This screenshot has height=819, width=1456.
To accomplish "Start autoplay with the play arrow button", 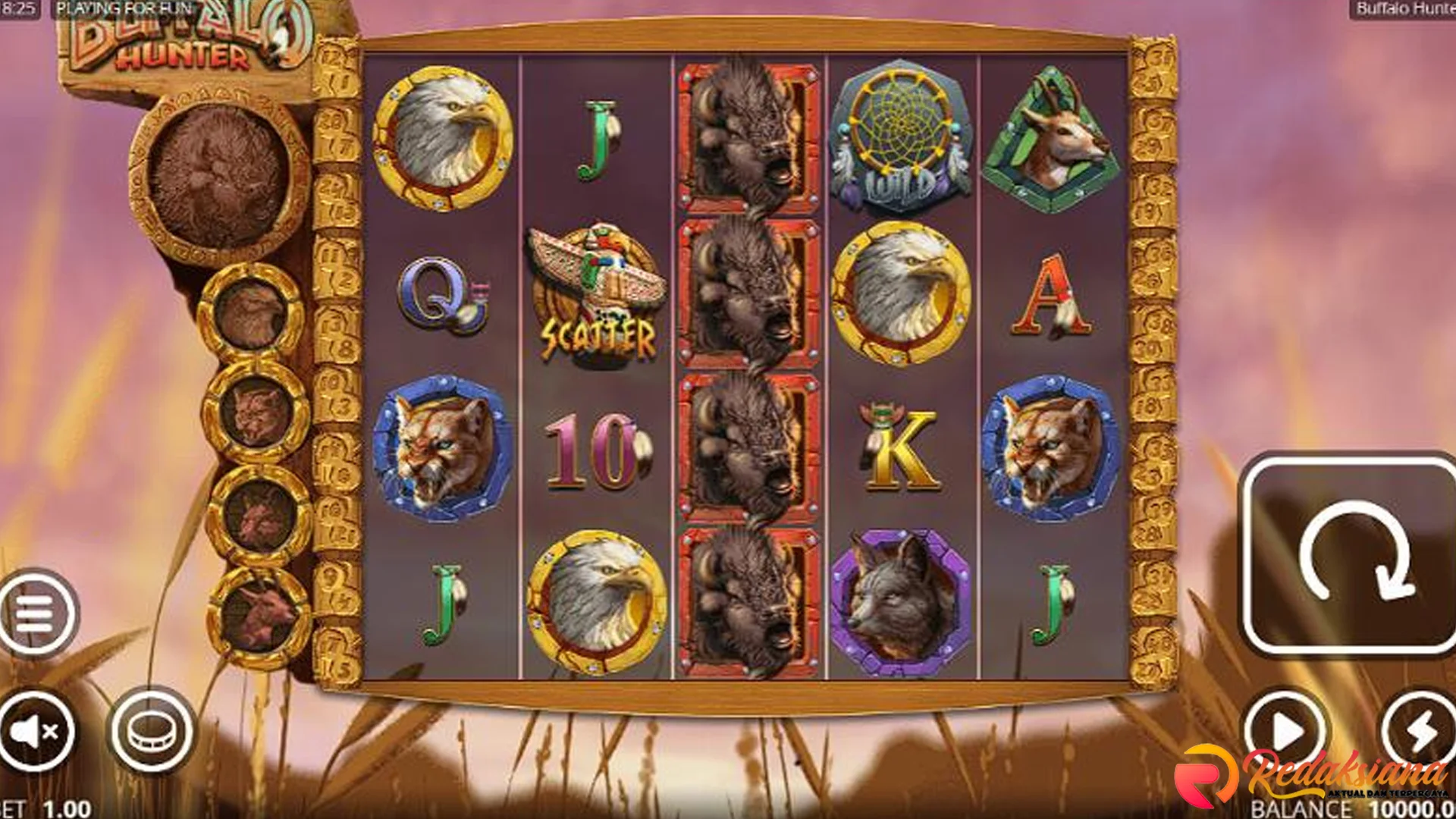I will coord(1285,732).
